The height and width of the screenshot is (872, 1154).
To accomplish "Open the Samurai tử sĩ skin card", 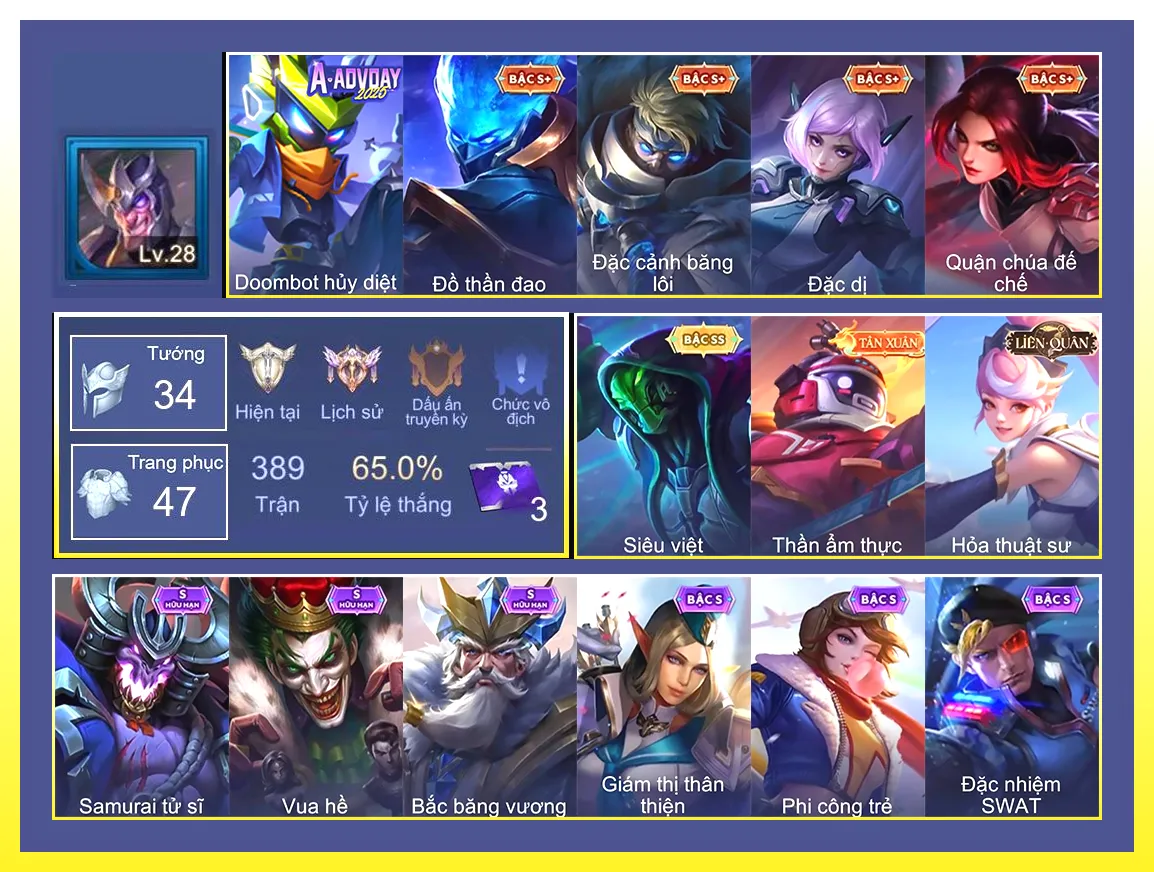I will pyautogui.click(x=141, y=695).
